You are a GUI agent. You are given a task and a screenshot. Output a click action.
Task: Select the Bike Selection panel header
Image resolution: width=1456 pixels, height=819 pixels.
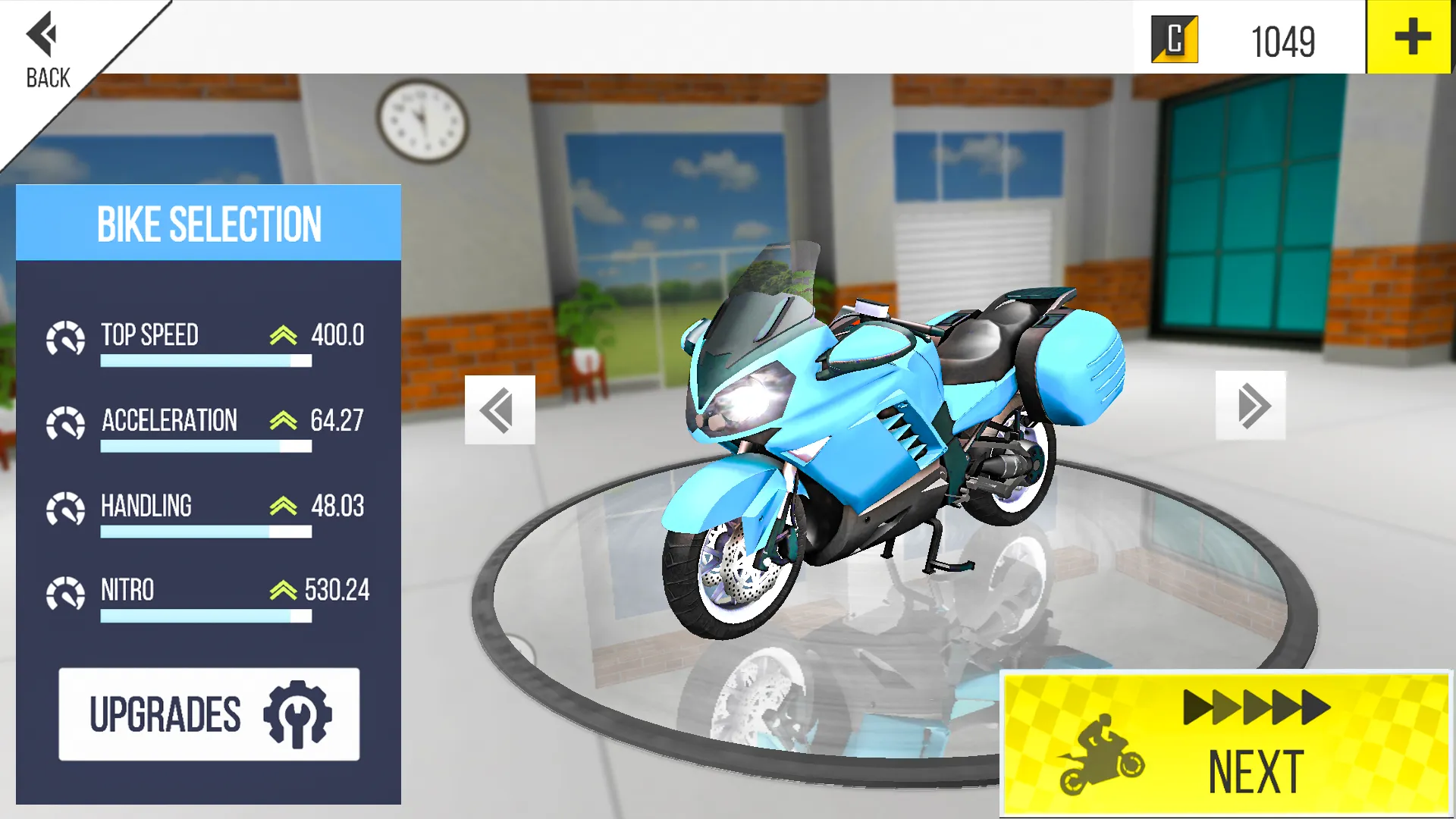point(209,223)
